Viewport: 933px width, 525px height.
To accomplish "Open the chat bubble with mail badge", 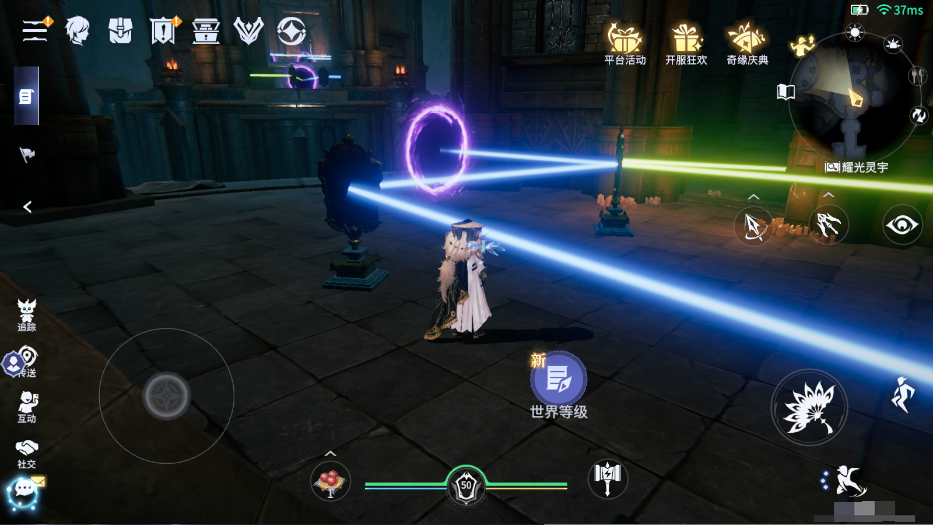I will [x=24, y=490].
